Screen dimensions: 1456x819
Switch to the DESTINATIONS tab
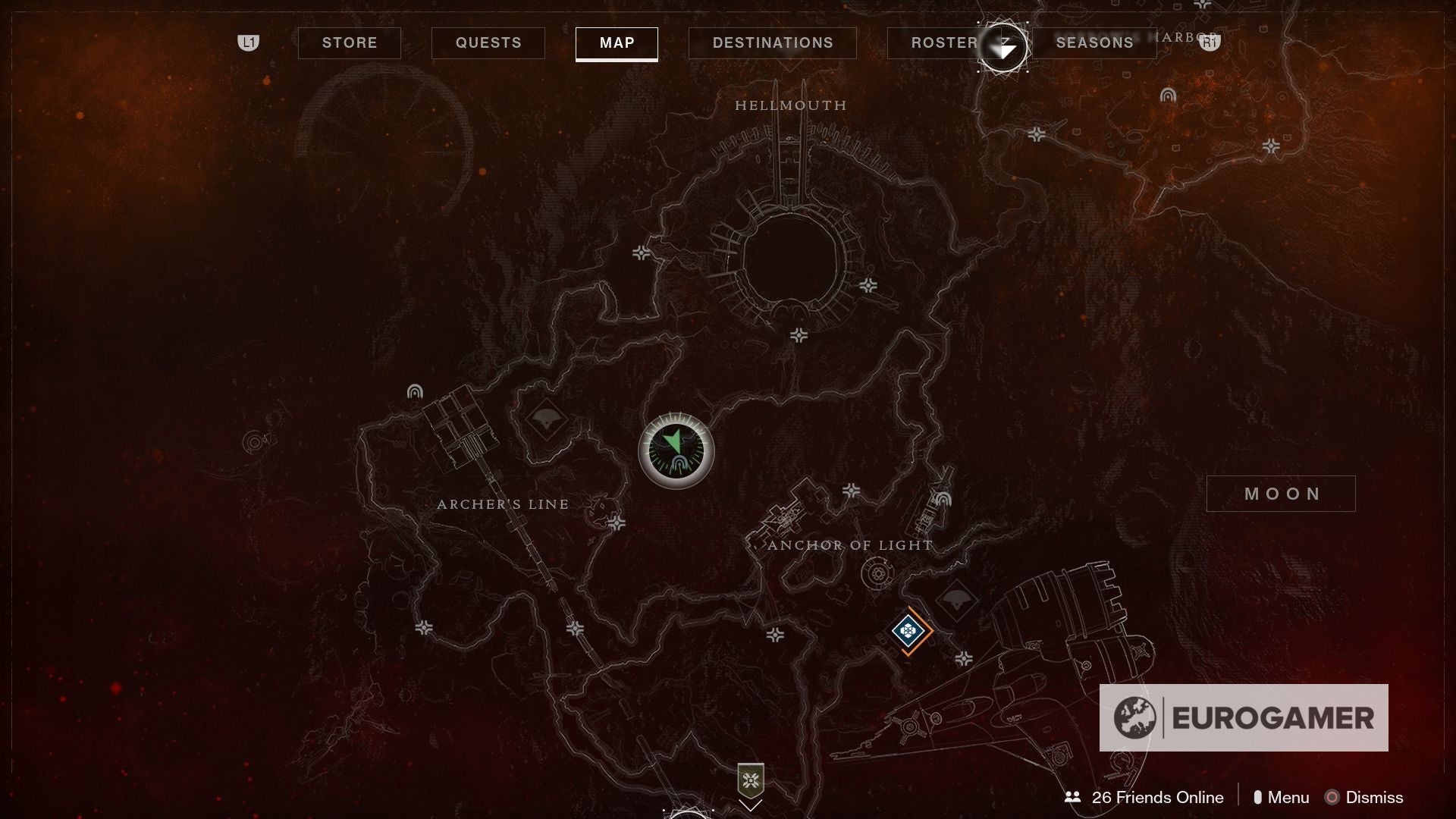click(772, 43)
